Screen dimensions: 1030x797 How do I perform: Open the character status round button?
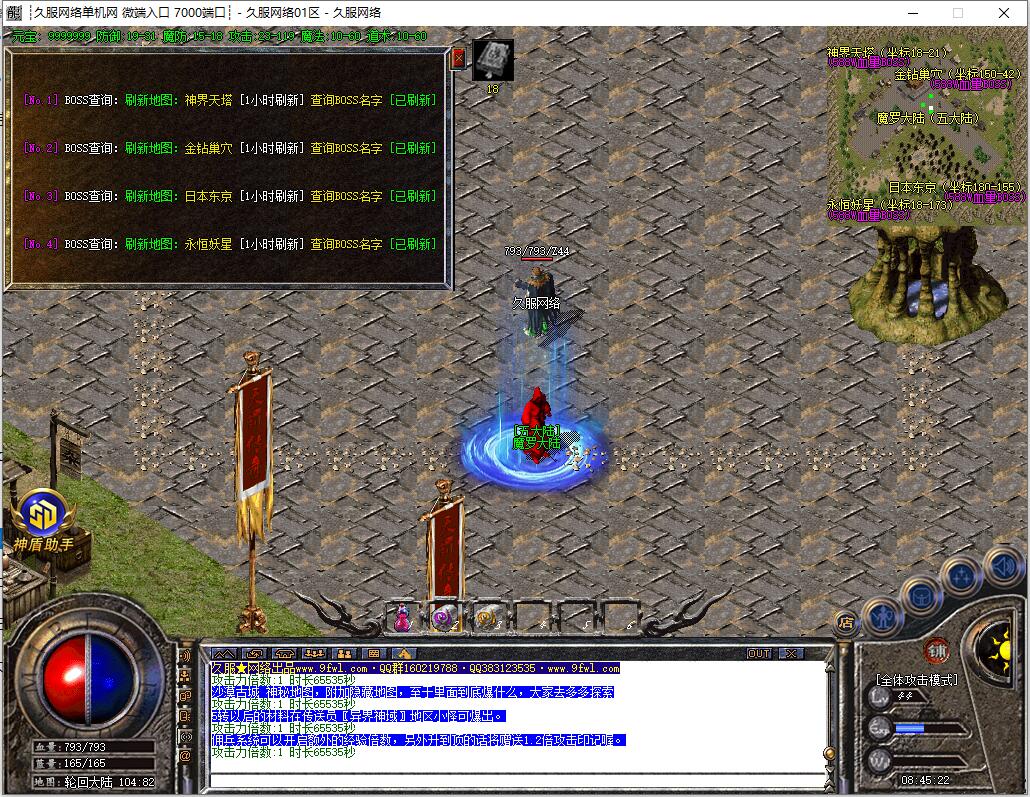pyautogui.click(x=883, y=615)
